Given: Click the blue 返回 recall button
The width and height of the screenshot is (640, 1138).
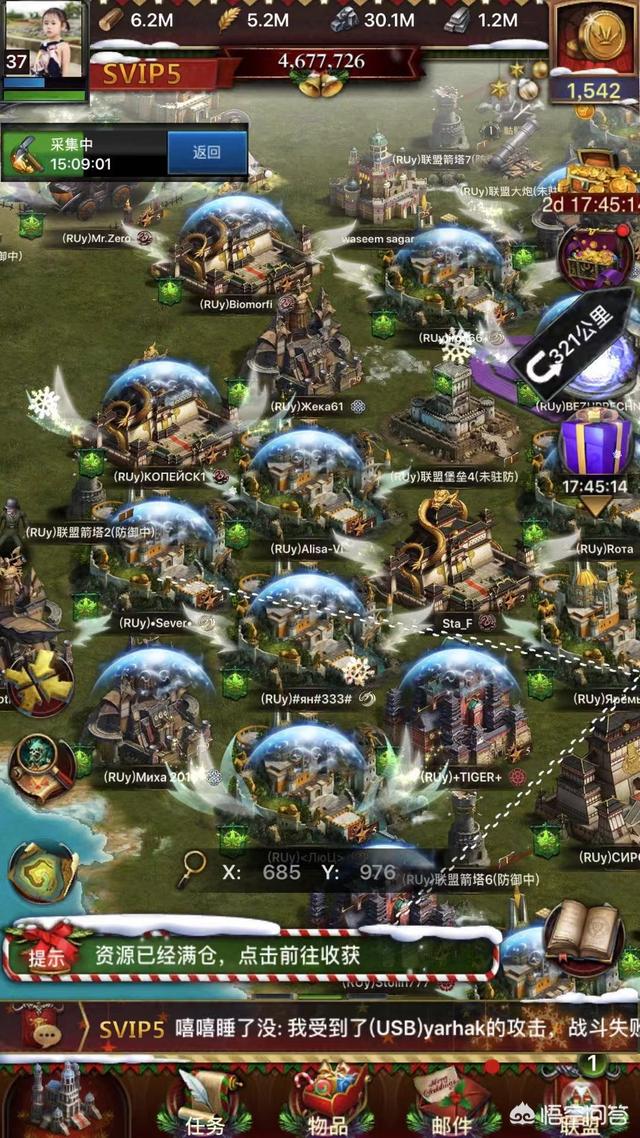Looking at the screenshot, I should [206, 153].
